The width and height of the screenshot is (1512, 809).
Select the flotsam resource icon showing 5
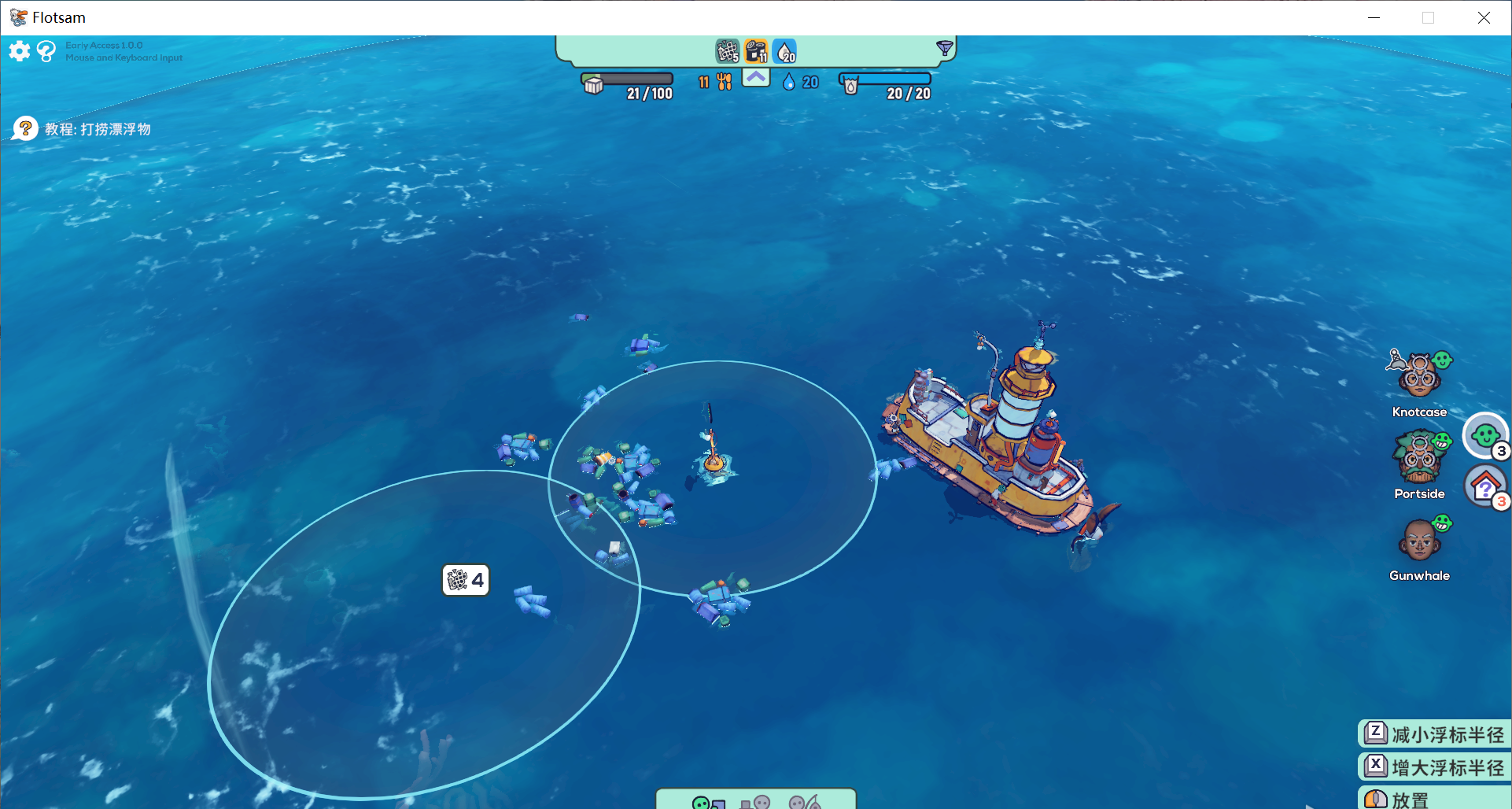tap(728, 51)
